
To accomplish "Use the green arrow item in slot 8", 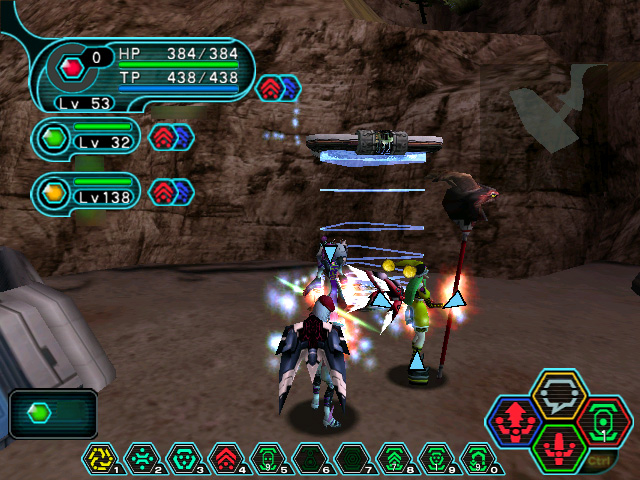I will click(392, 458).
